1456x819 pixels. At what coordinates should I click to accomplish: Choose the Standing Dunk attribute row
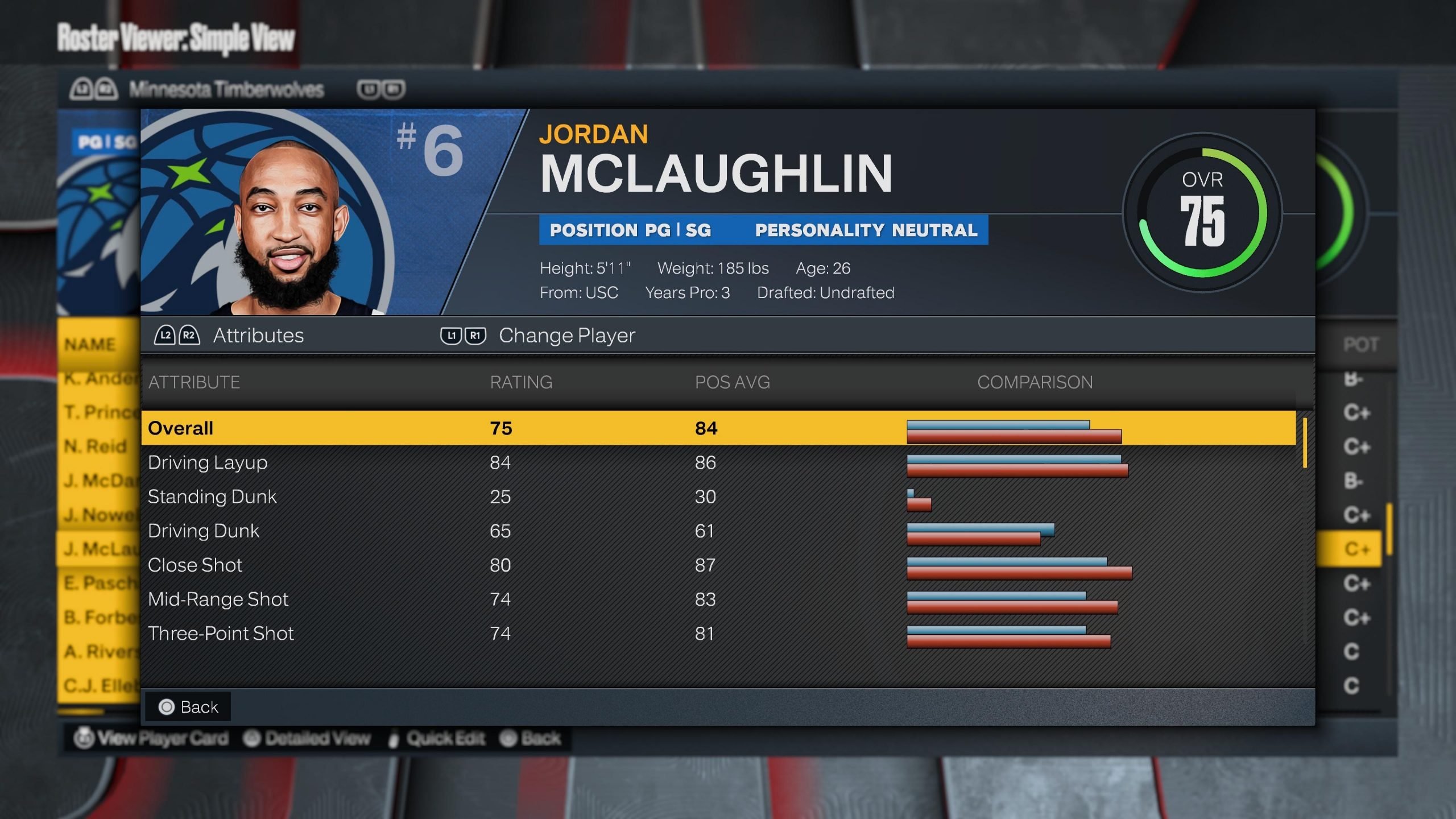pos(718,497)
